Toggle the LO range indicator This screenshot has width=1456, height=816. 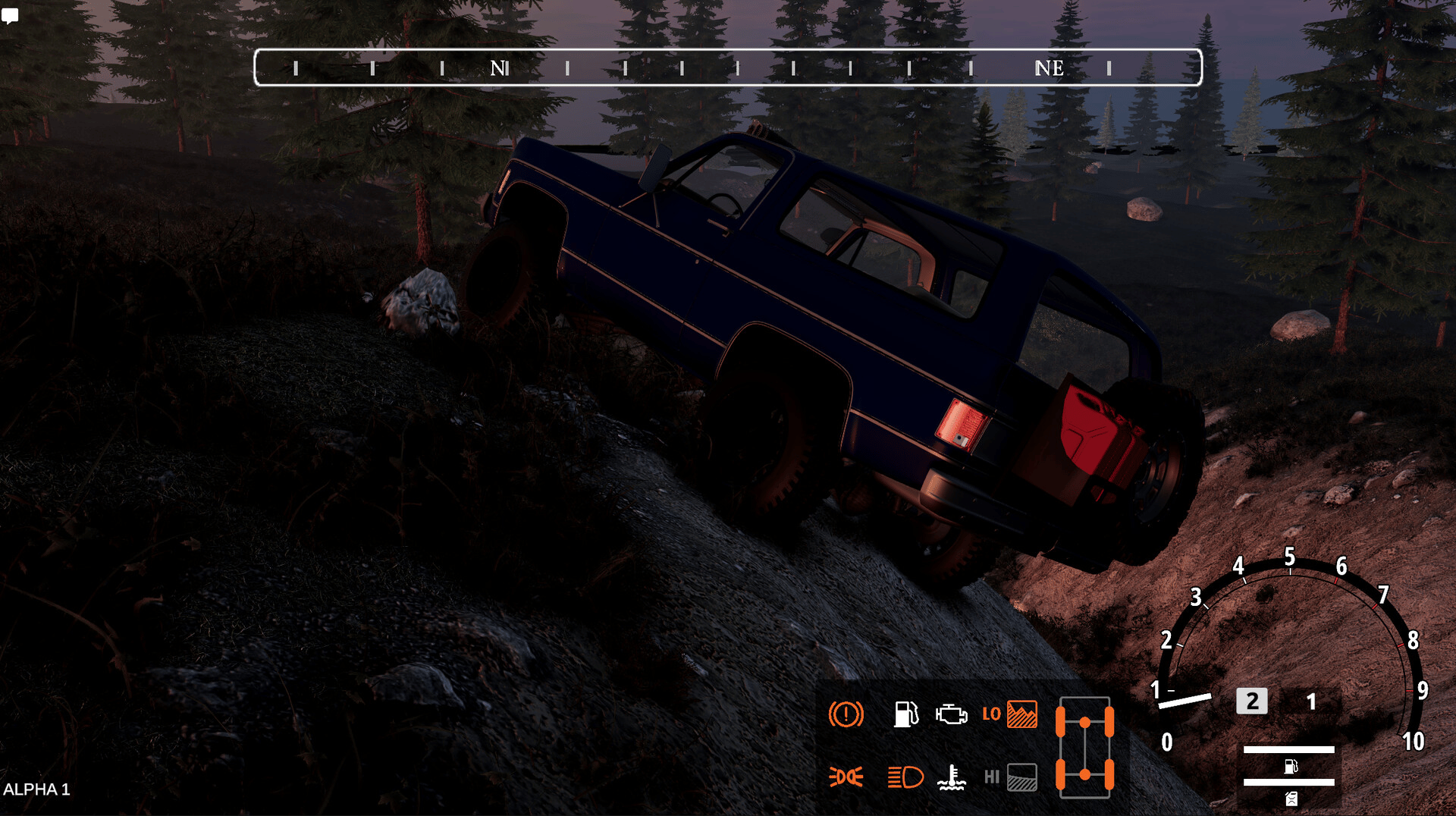tap(1010, 714)
